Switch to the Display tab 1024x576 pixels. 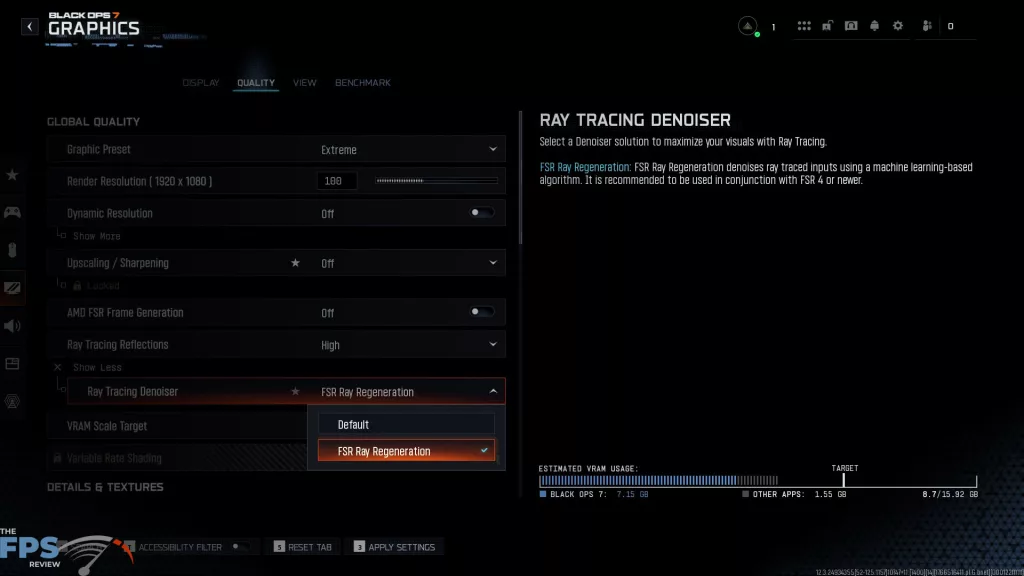click(201, 83)
